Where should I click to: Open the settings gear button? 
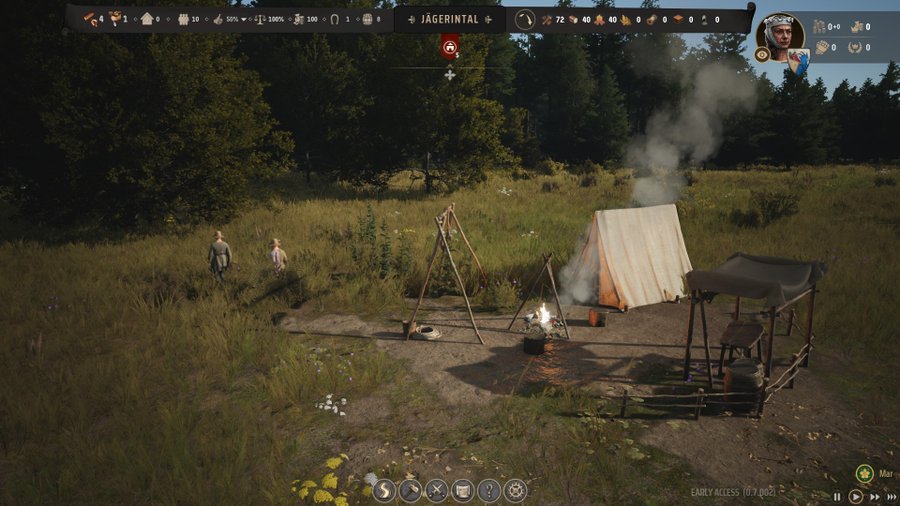[x=515, y=490]
